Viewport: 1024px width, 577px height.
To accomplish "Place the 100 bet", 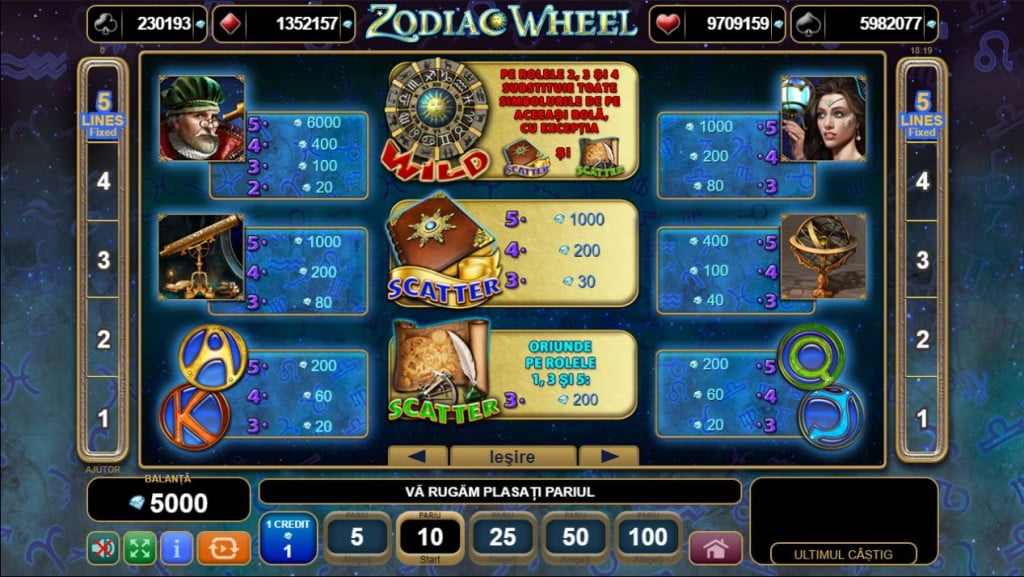I will click(x=649, y=538).
